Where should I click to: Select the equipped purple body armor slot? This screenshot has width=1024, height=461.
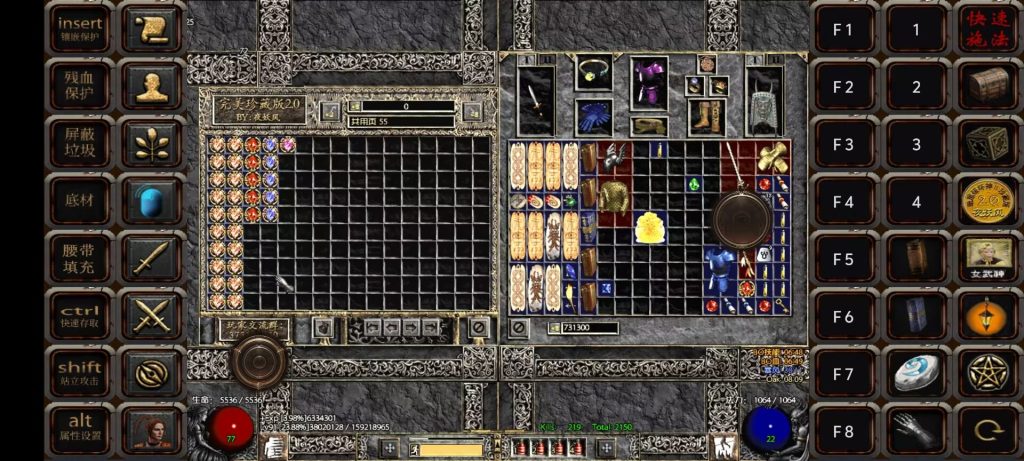pyautogui.click(x=649, y=84)
